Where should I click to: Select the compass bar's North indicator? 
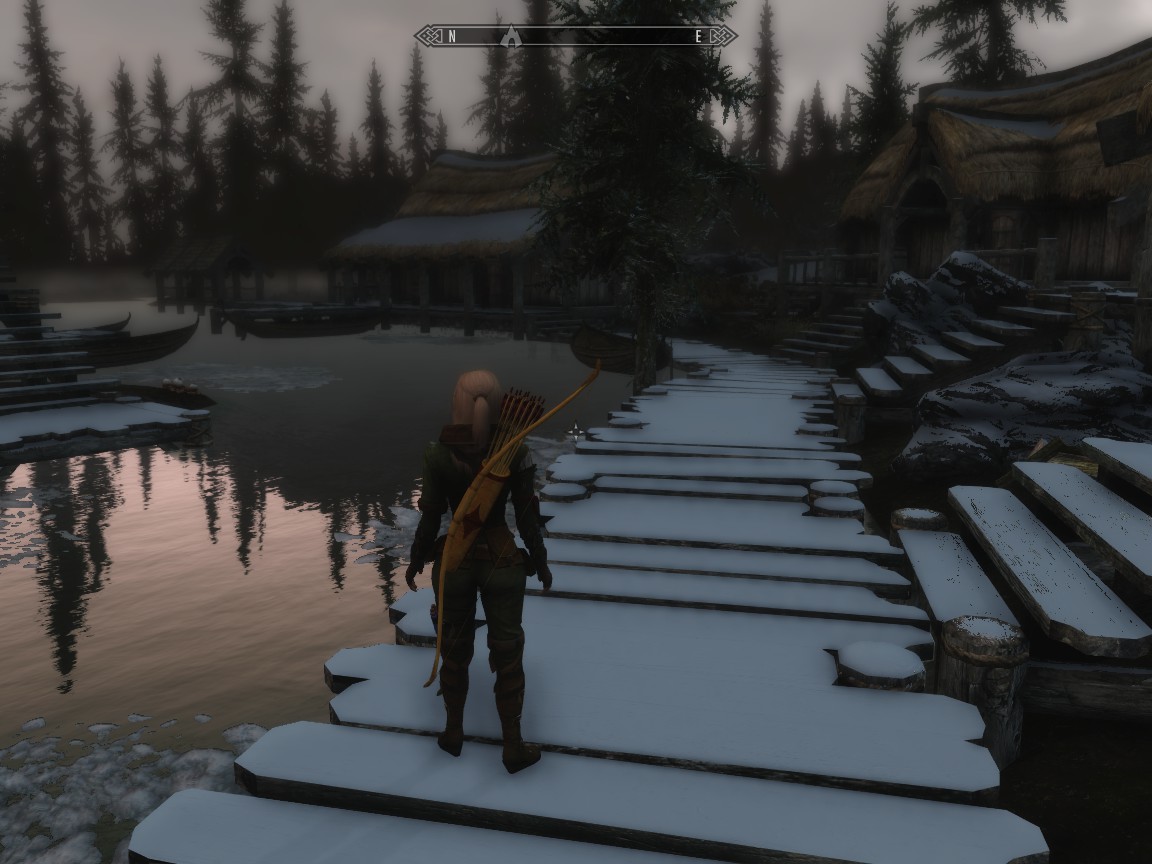(x=452, y=37)
